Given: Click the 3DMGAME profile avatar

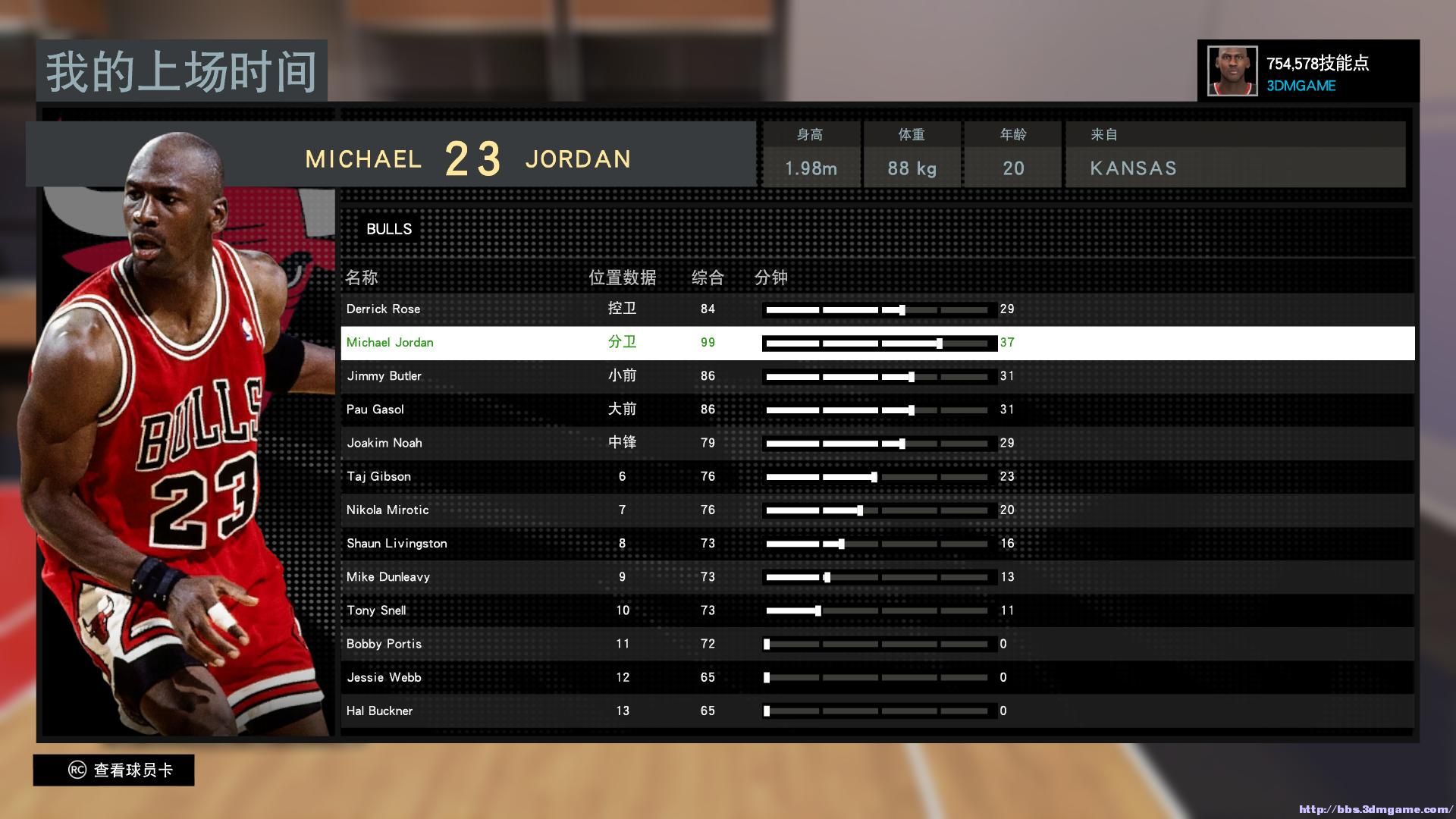Looking at the screenshot, I should click(1232, 71).
